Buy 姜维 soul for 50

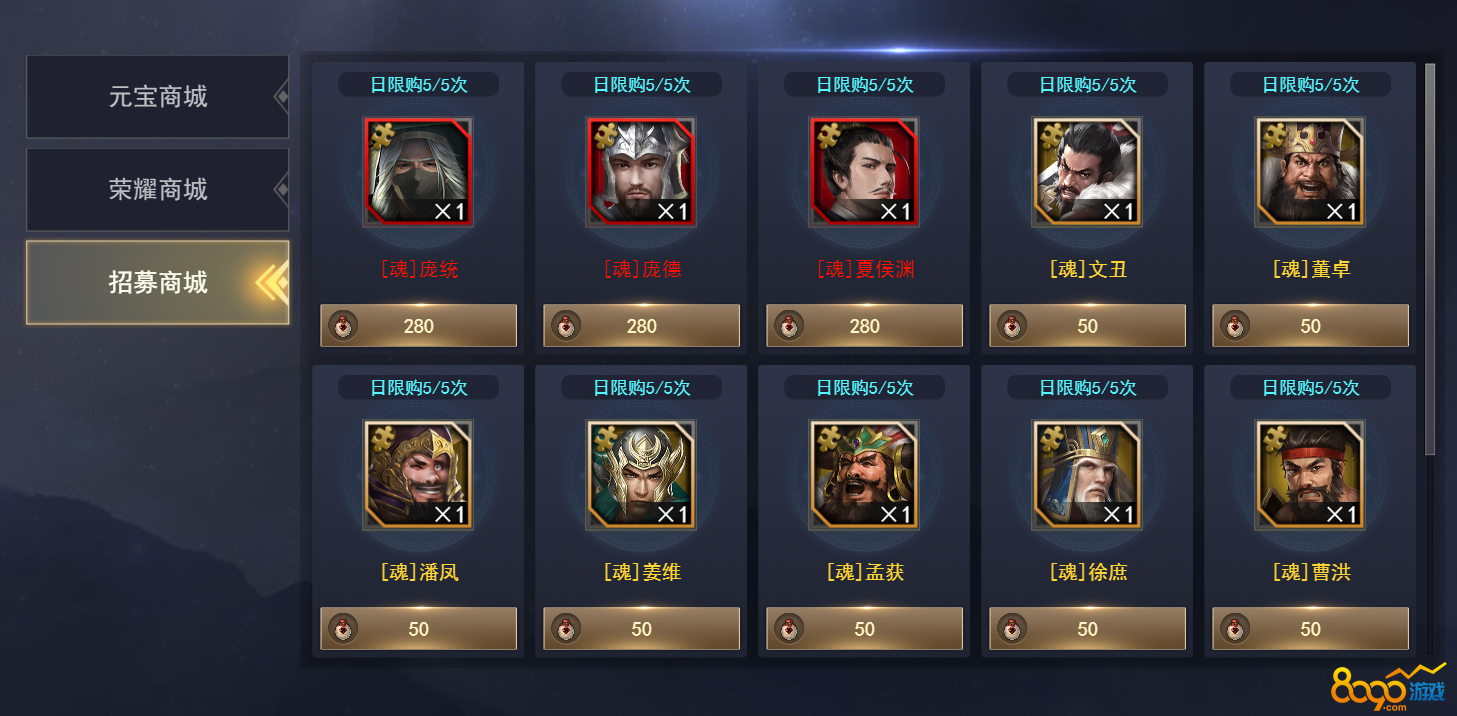pos(641,629)
